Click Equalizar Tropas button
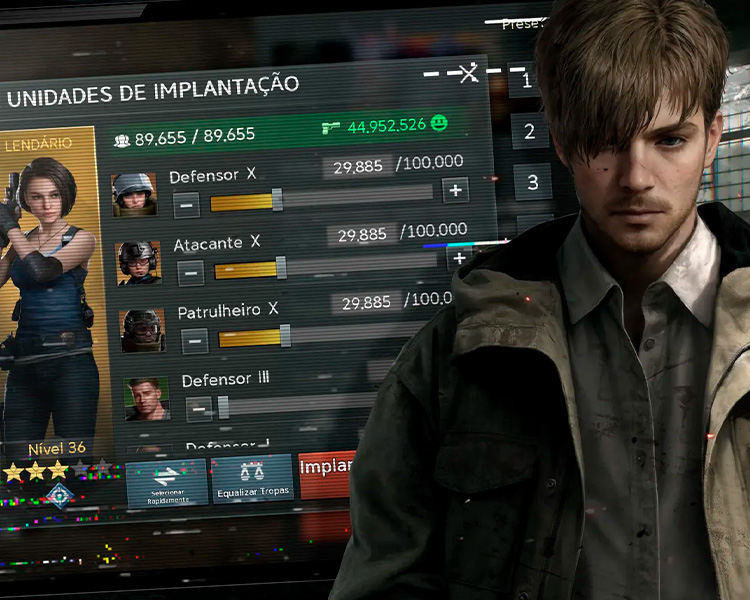750x600 pixels. click(252, 478)
